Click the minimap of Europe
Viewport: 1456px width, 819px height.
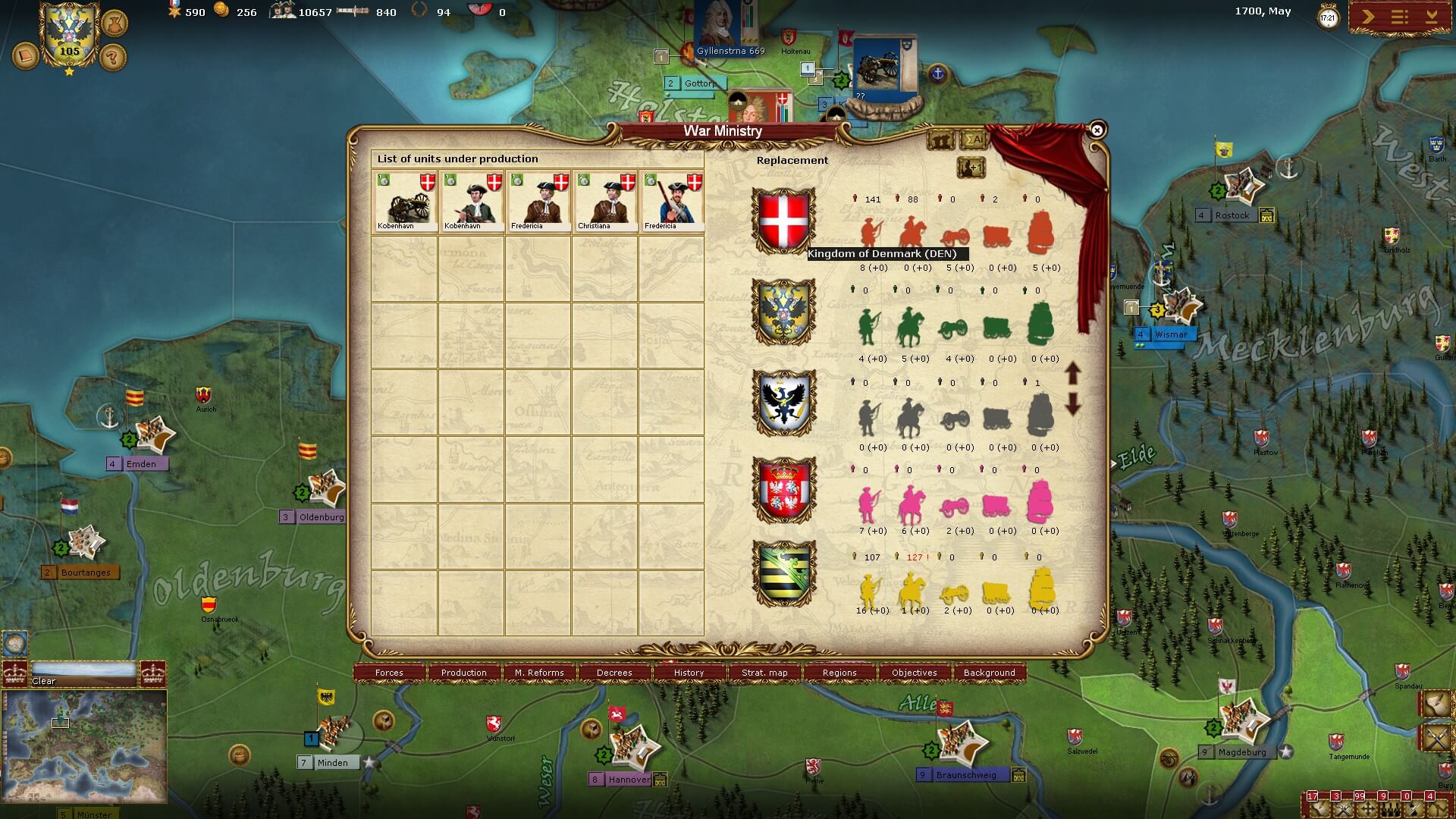84,736
